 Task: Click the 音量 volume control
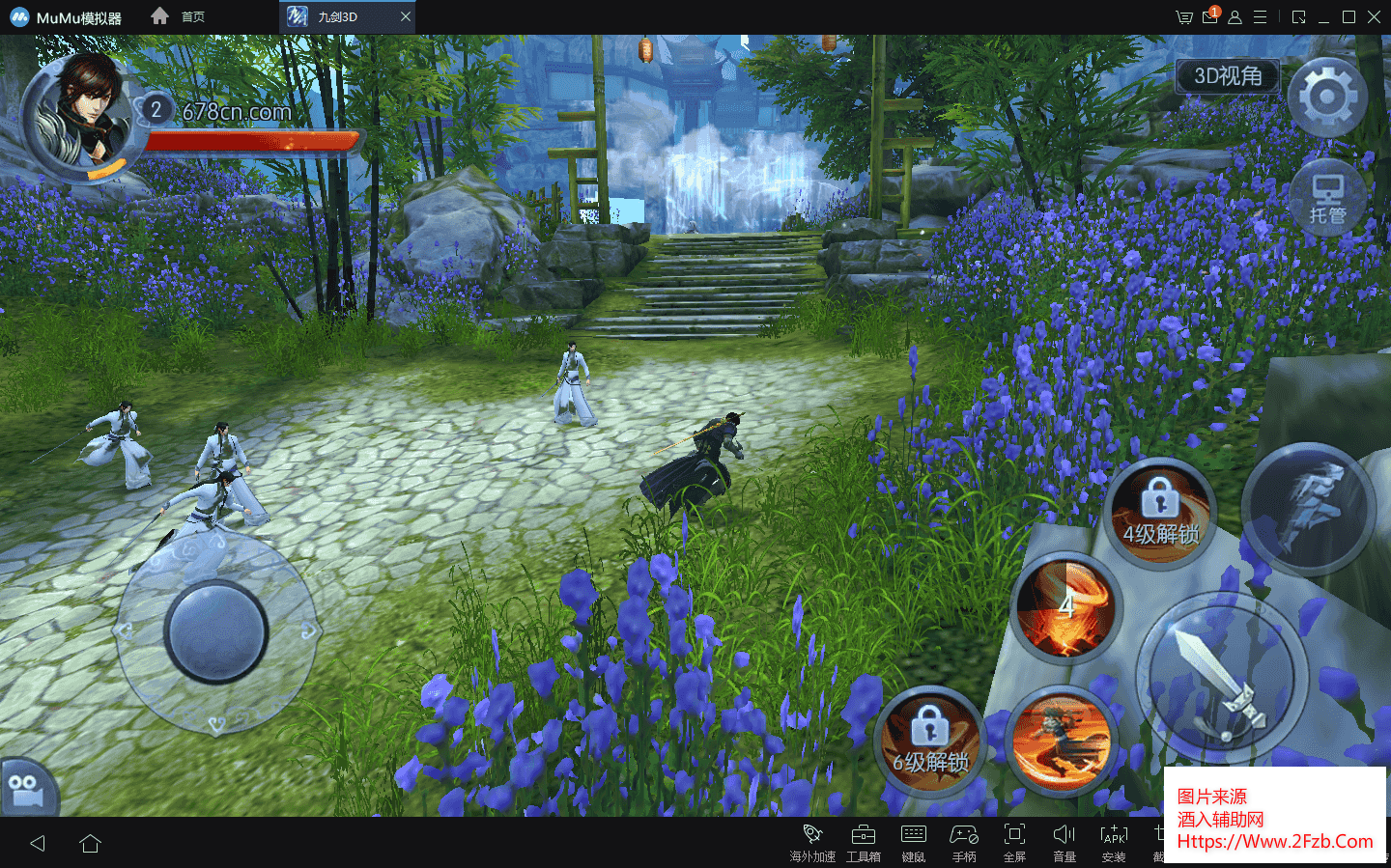coord(1065,842)
